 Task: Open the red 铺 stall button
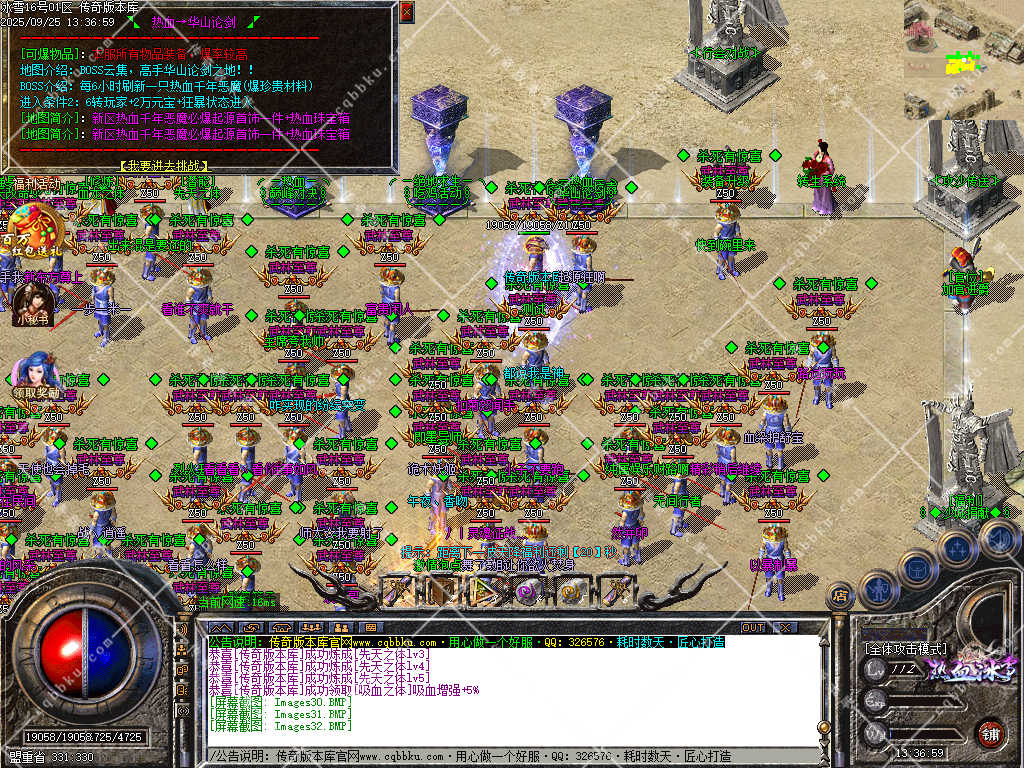[x=990, y=733]
